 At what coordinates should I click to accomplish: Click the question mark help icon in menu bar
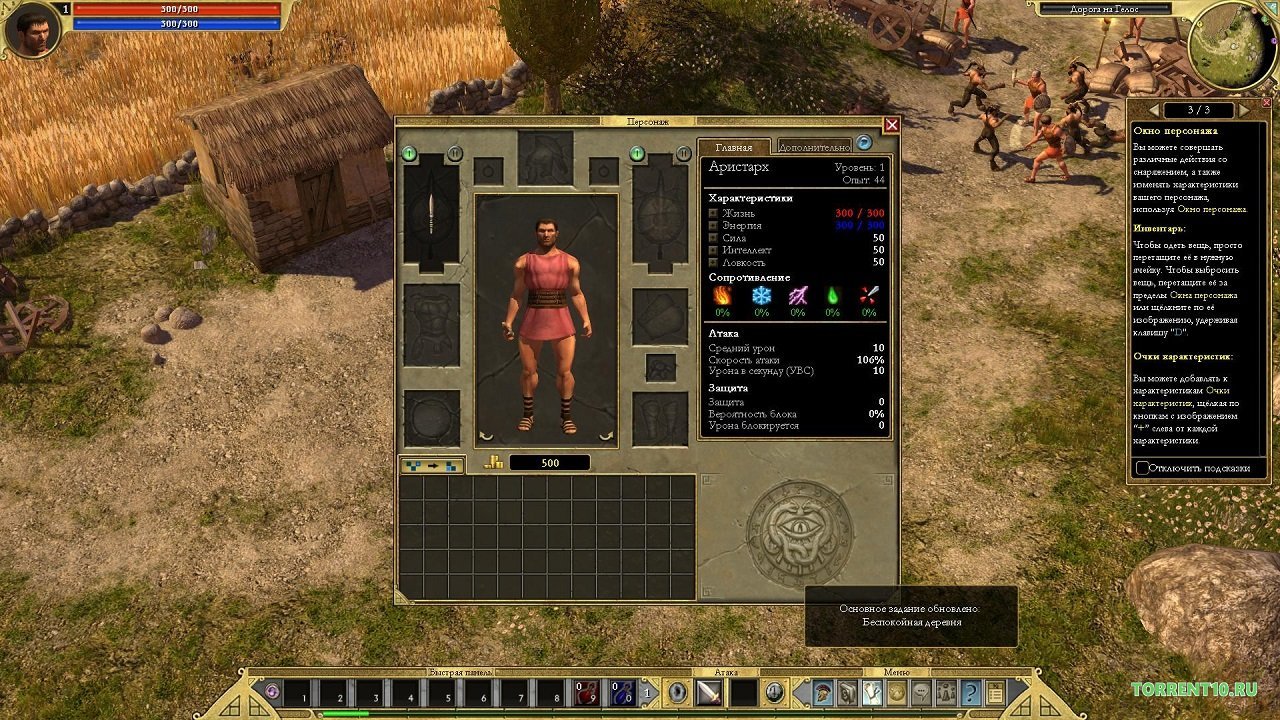pyautogui.click(x=971, y=692)
